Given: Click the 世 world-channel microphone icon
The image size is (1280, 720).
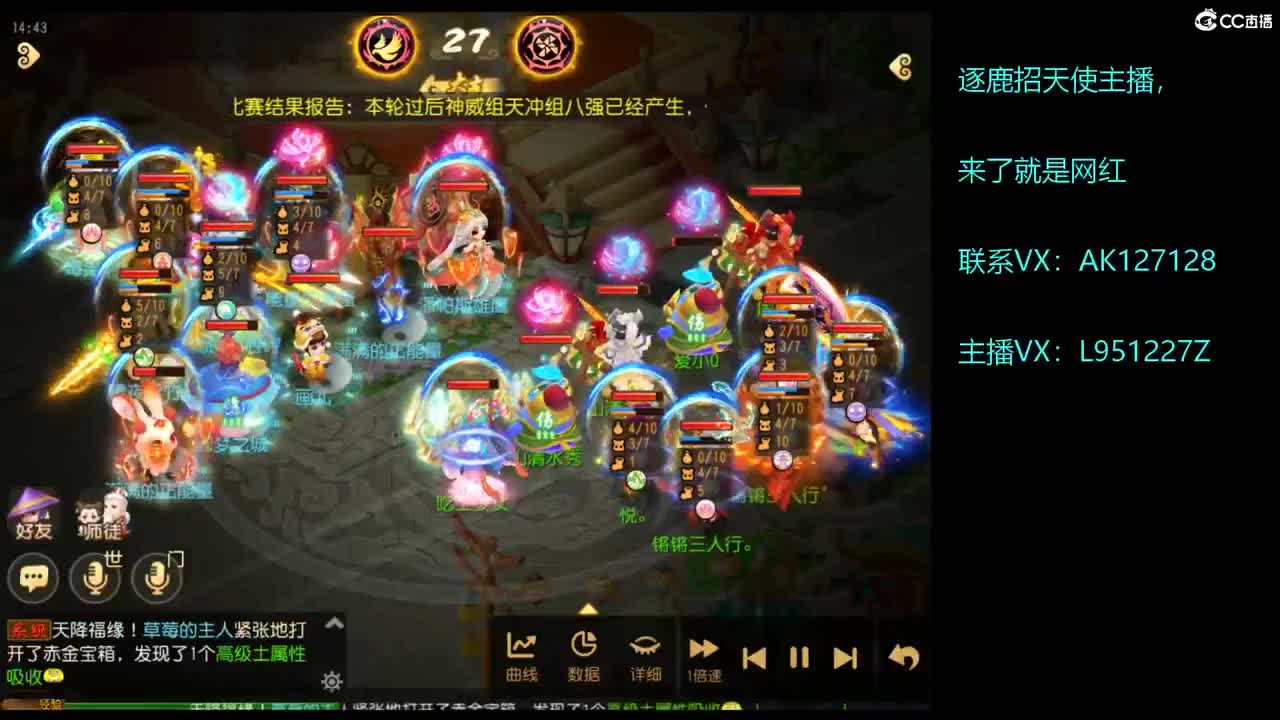Looking at the screenshot, I should pos(95,578).
